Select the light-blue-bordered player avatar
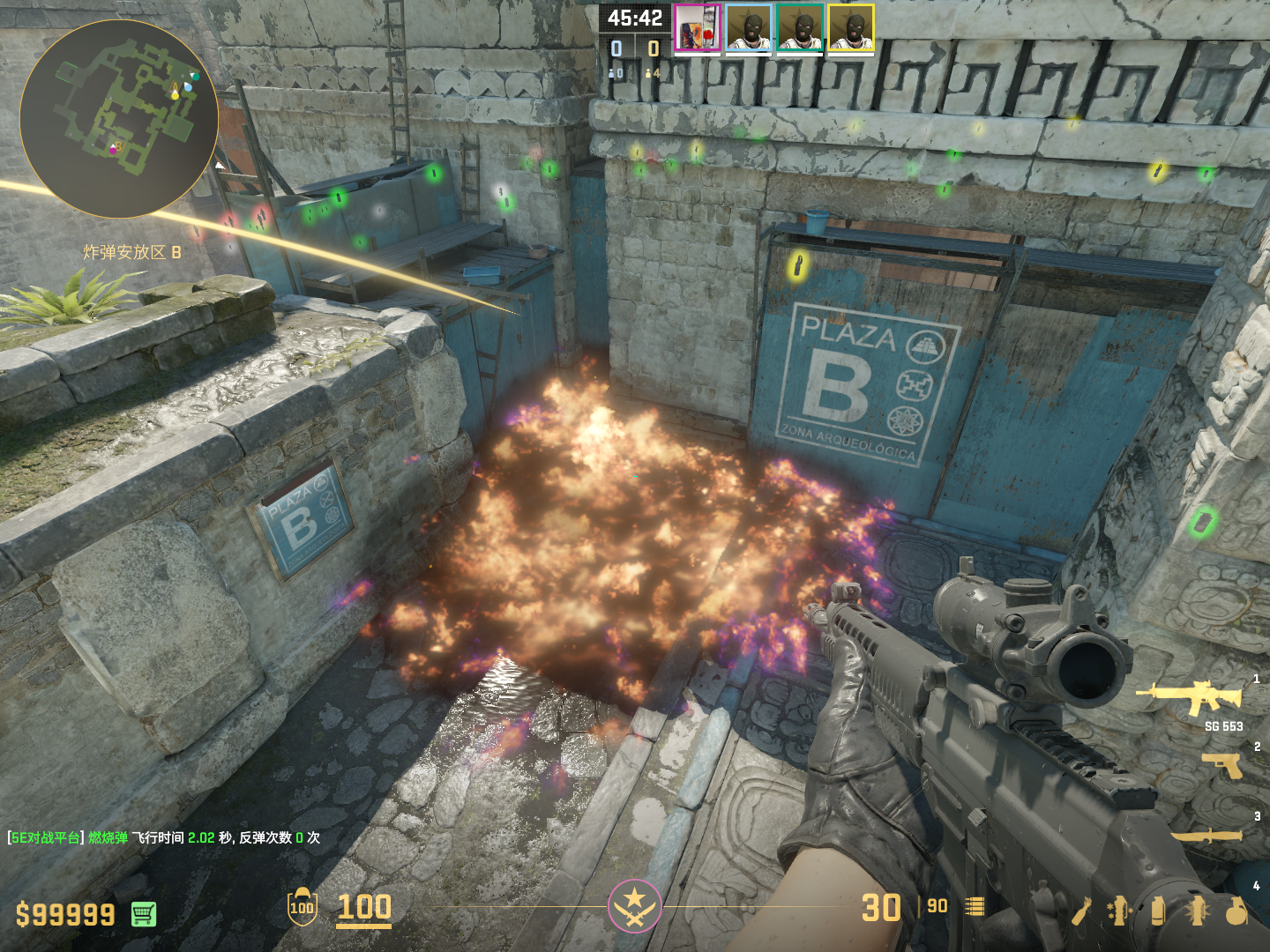Screen dimensions: 1270x952 [749, 28]
